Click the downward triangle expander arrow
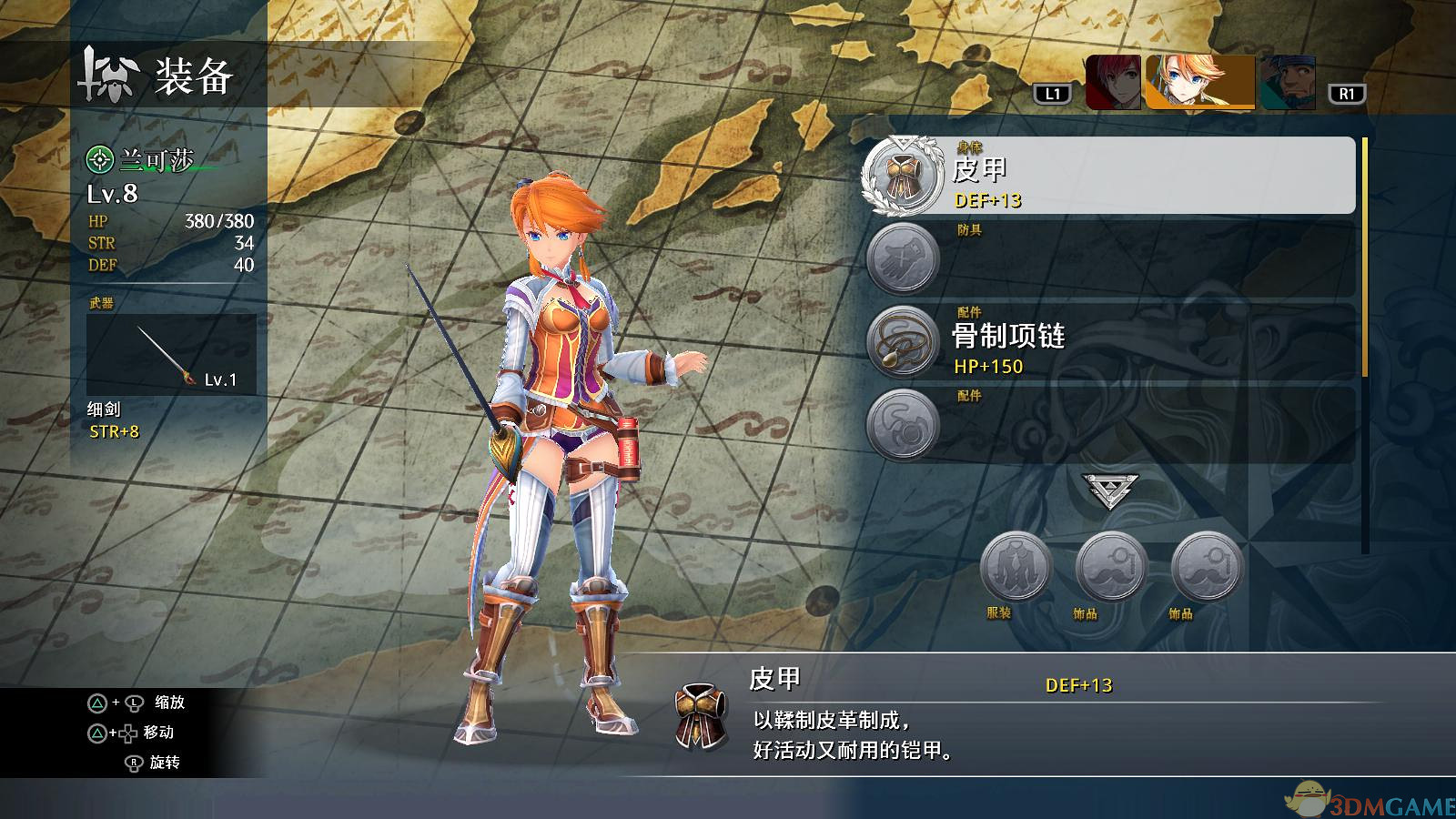Image resolution: width=1456 pixels, height=819 pixels. [x=1109, y=491]
